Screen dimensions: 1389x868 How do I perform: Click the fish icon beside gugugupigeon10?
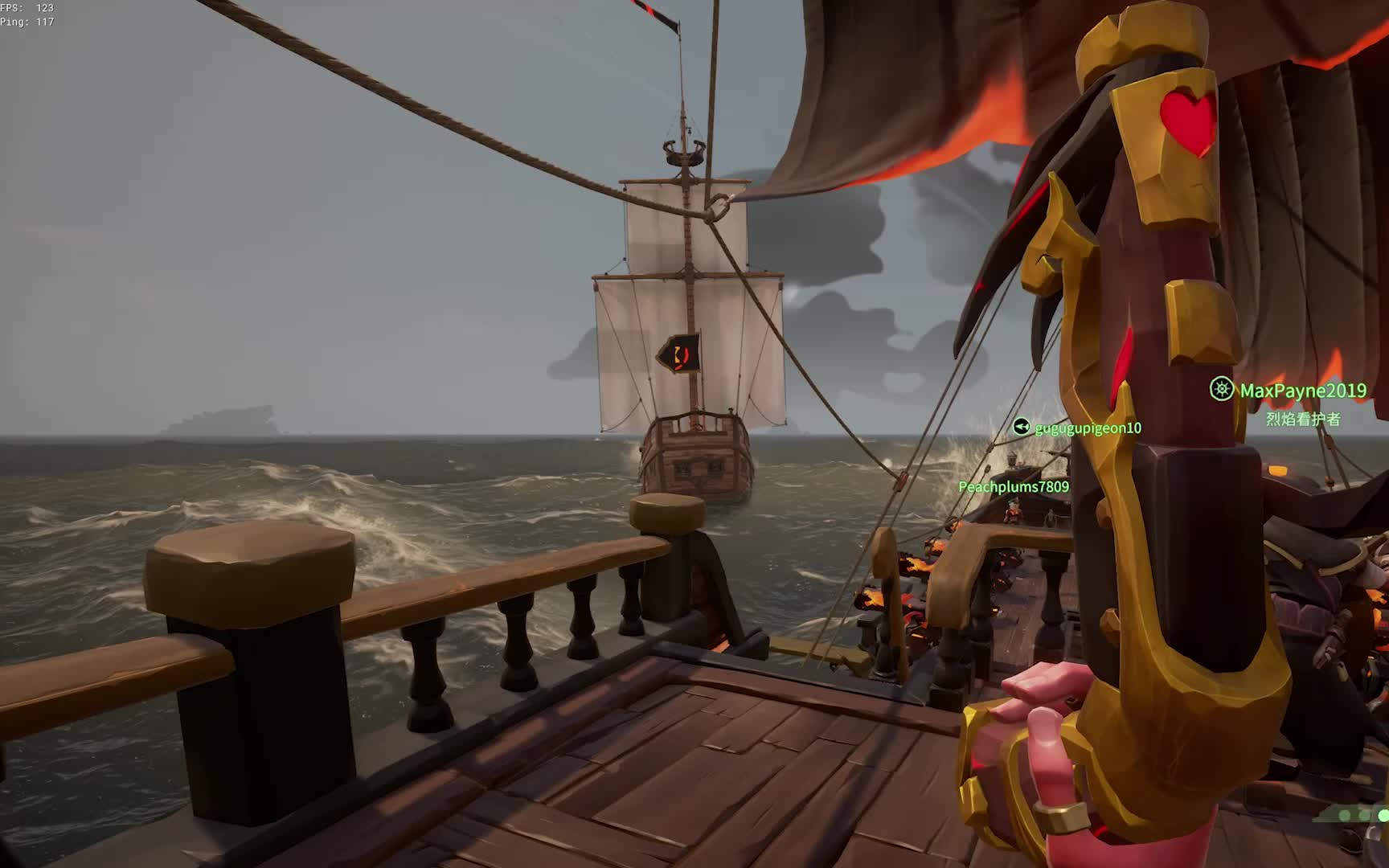point(1022,427)
